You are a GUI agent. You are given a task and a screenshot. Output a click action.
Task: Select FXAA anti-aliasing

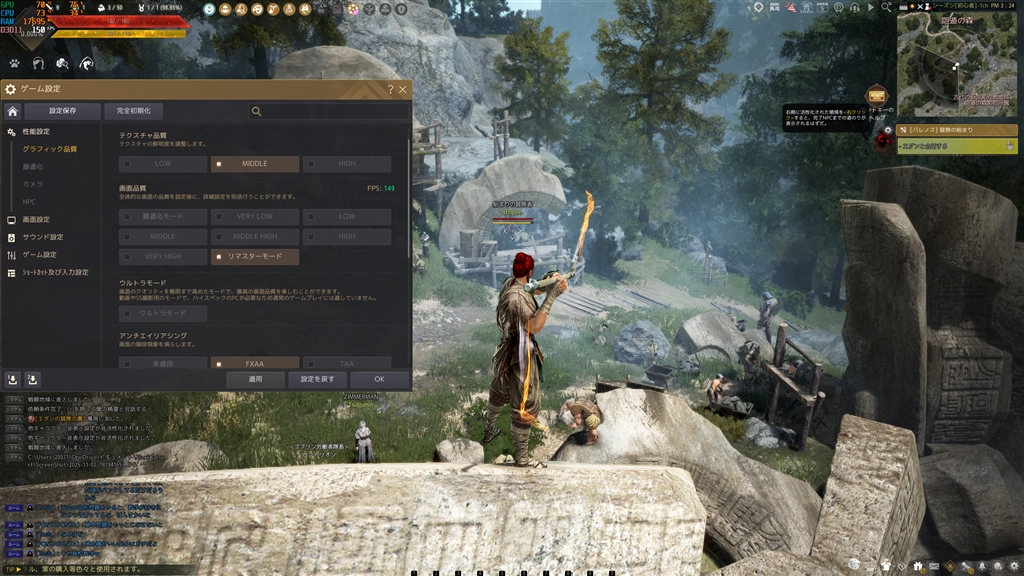coord(254,364)
